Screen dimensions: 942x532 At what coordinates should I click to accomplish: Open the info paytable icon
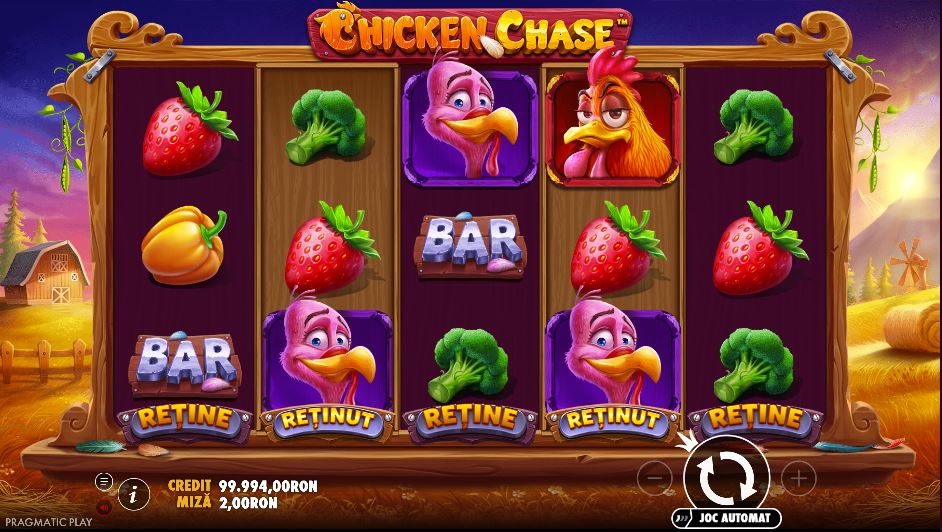coord(132,492)
